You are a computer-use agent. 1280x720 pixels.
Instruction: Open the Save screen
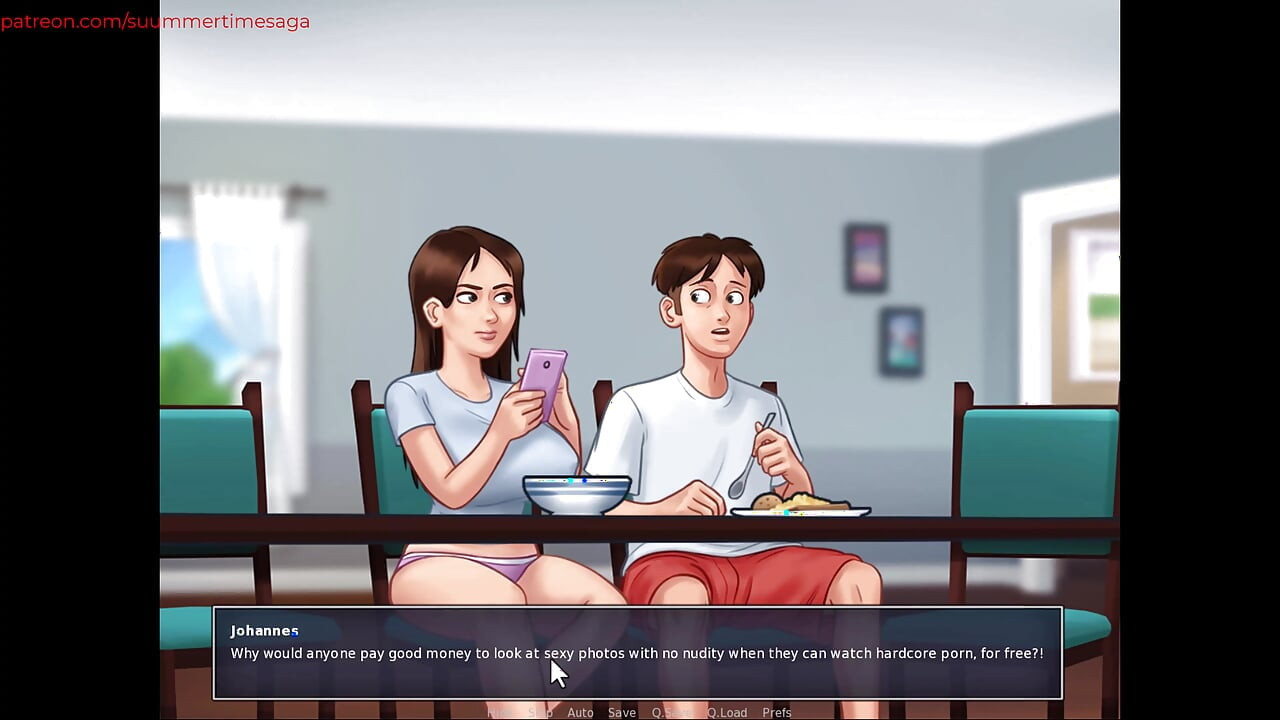pos(622,712)
